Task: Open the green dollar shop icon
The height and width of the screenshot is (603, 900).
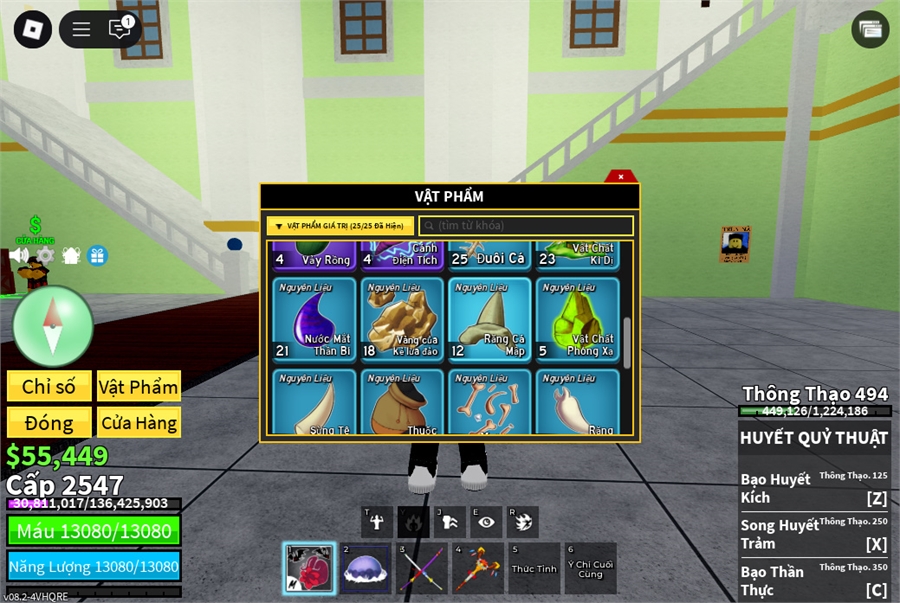Action: click(35, 228)
